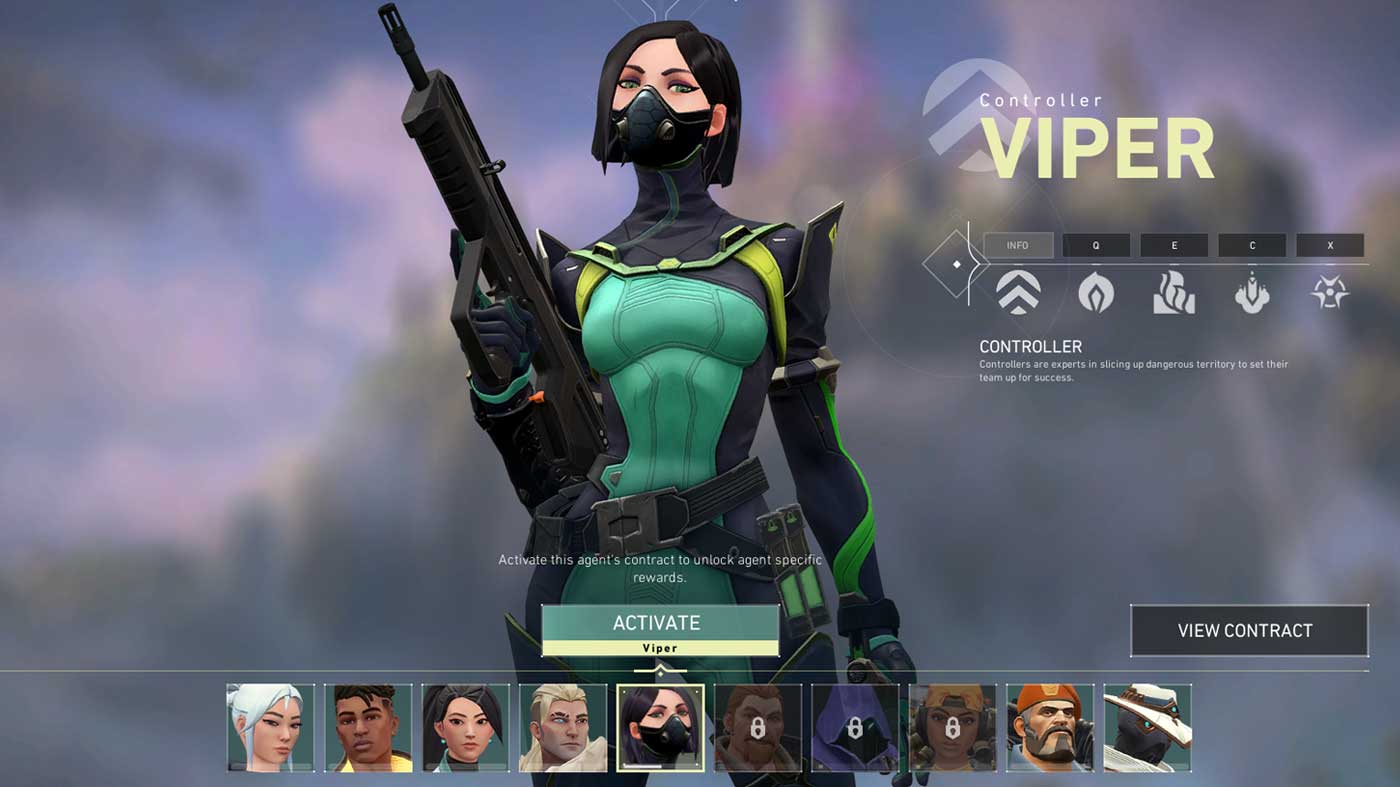Click the Controller role chevron icon
This screenshot has width=1400, height=787.
(1018, 293)
